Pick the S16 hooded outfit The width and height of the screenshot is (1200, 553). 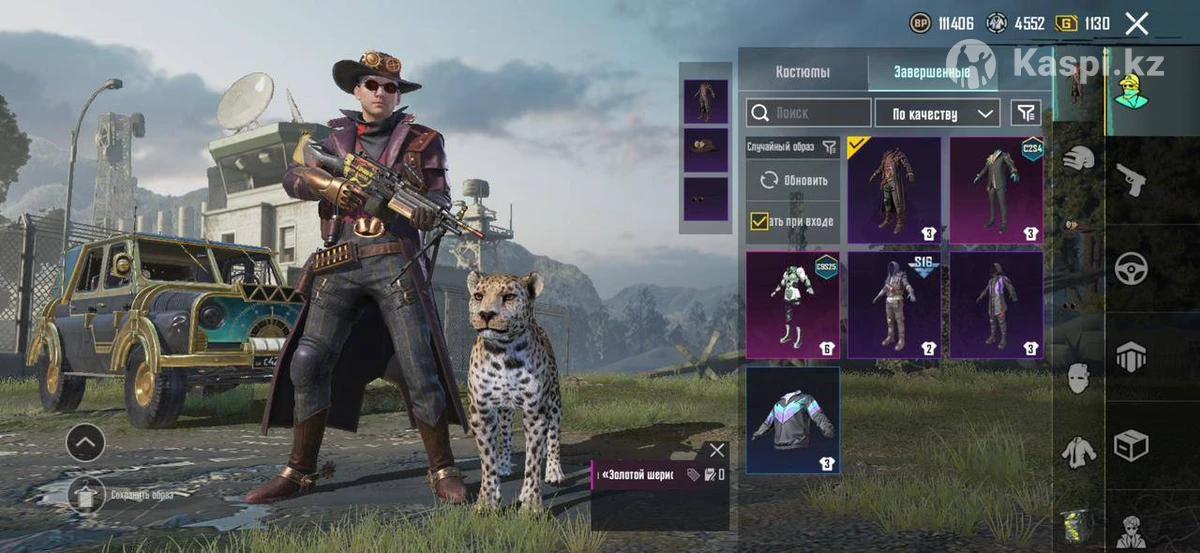pos(894,304)
